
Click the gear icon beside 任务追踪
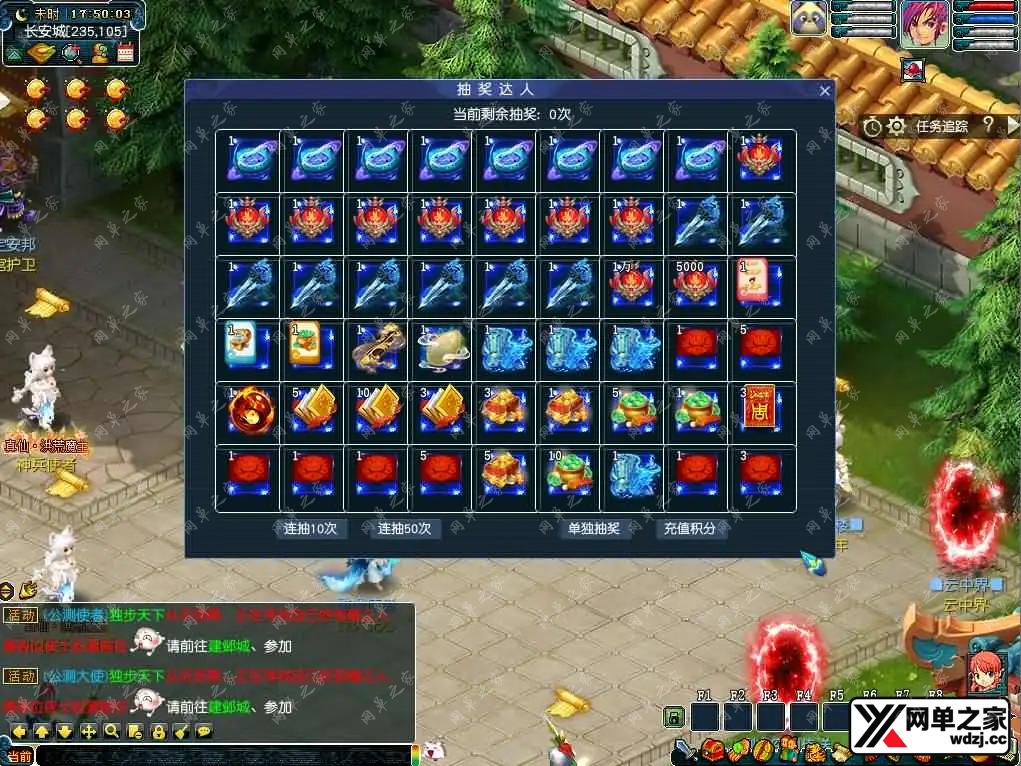pyautogui.click(x=896, y=126)
